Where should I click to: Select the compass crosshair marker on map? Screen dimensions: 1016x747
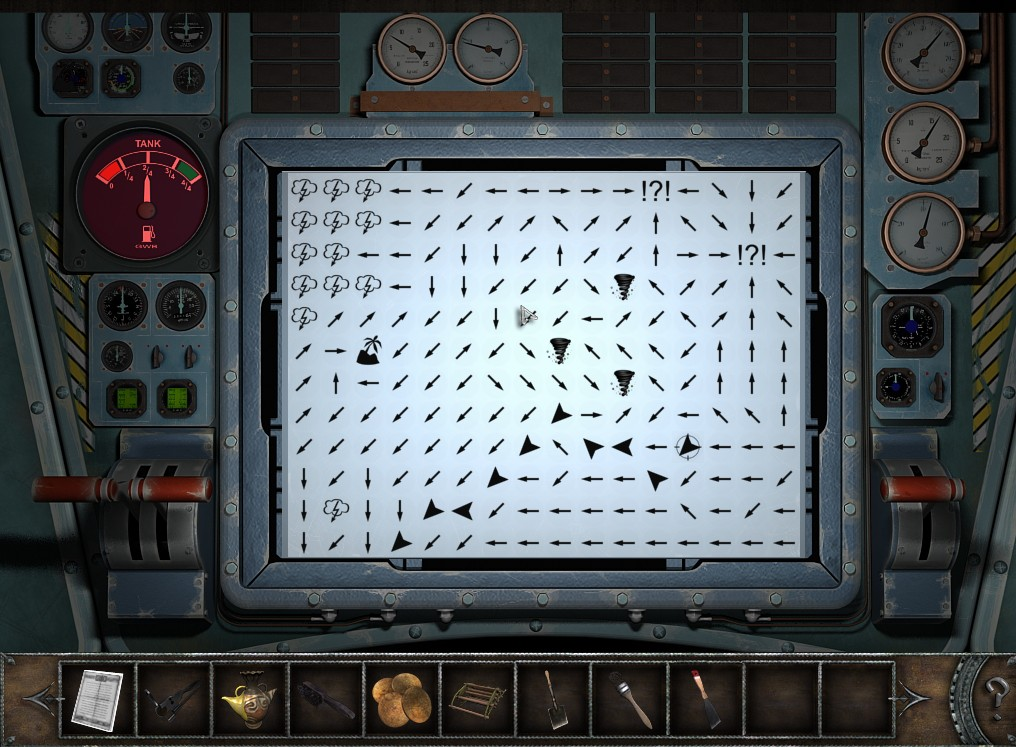click(687, 446)
